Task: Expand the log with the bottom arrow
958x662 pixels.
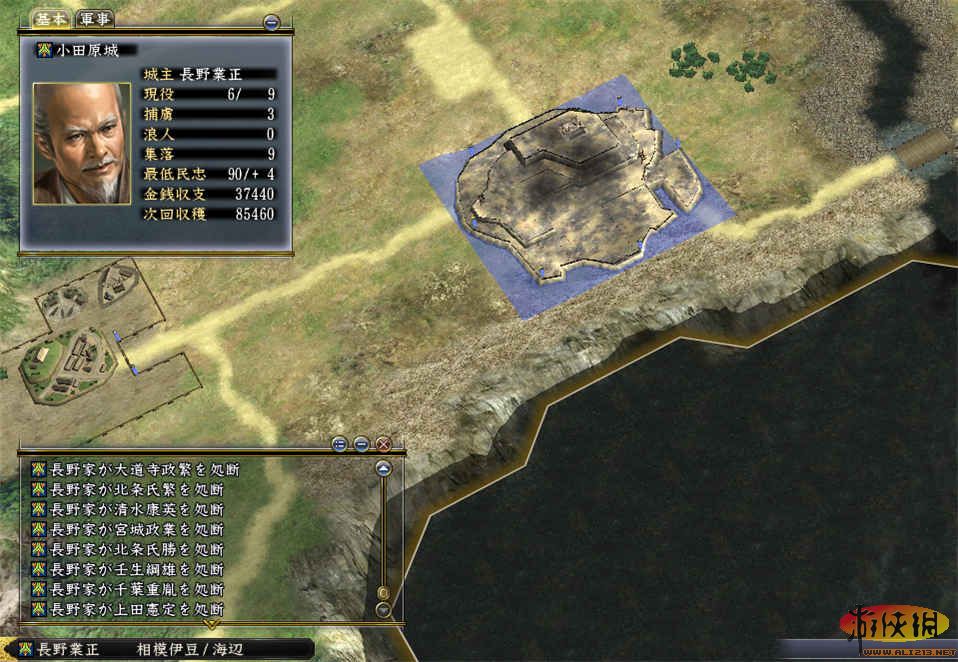Action: 211,624
